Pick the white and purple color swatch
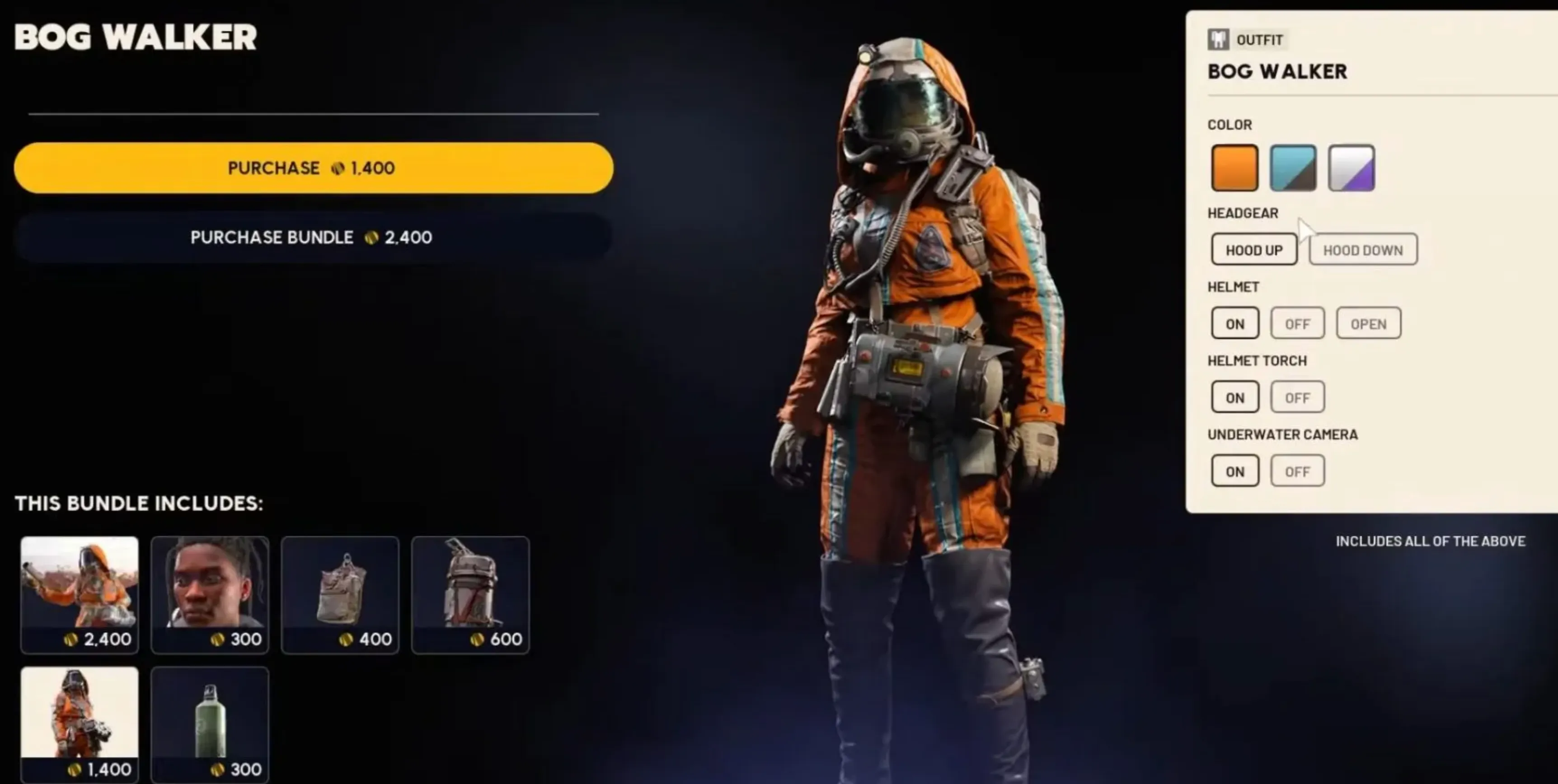This screenshot has height=784, width=1558. click(1351, 168)
